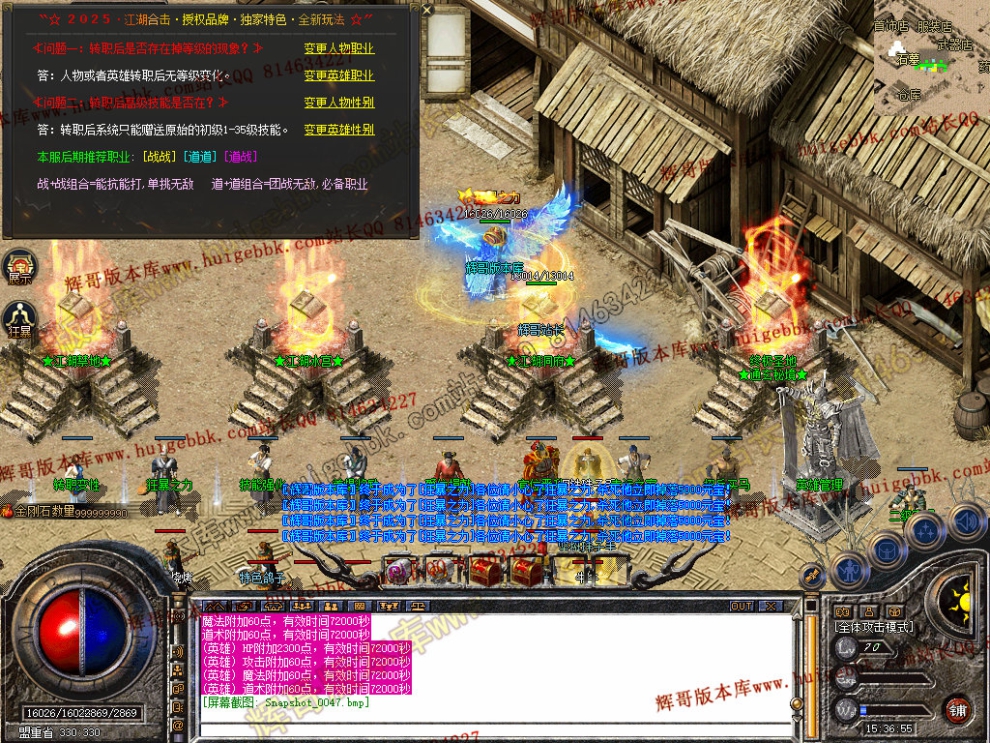
Task: Toggle the sound speaker button
Action: coord(966,521)
